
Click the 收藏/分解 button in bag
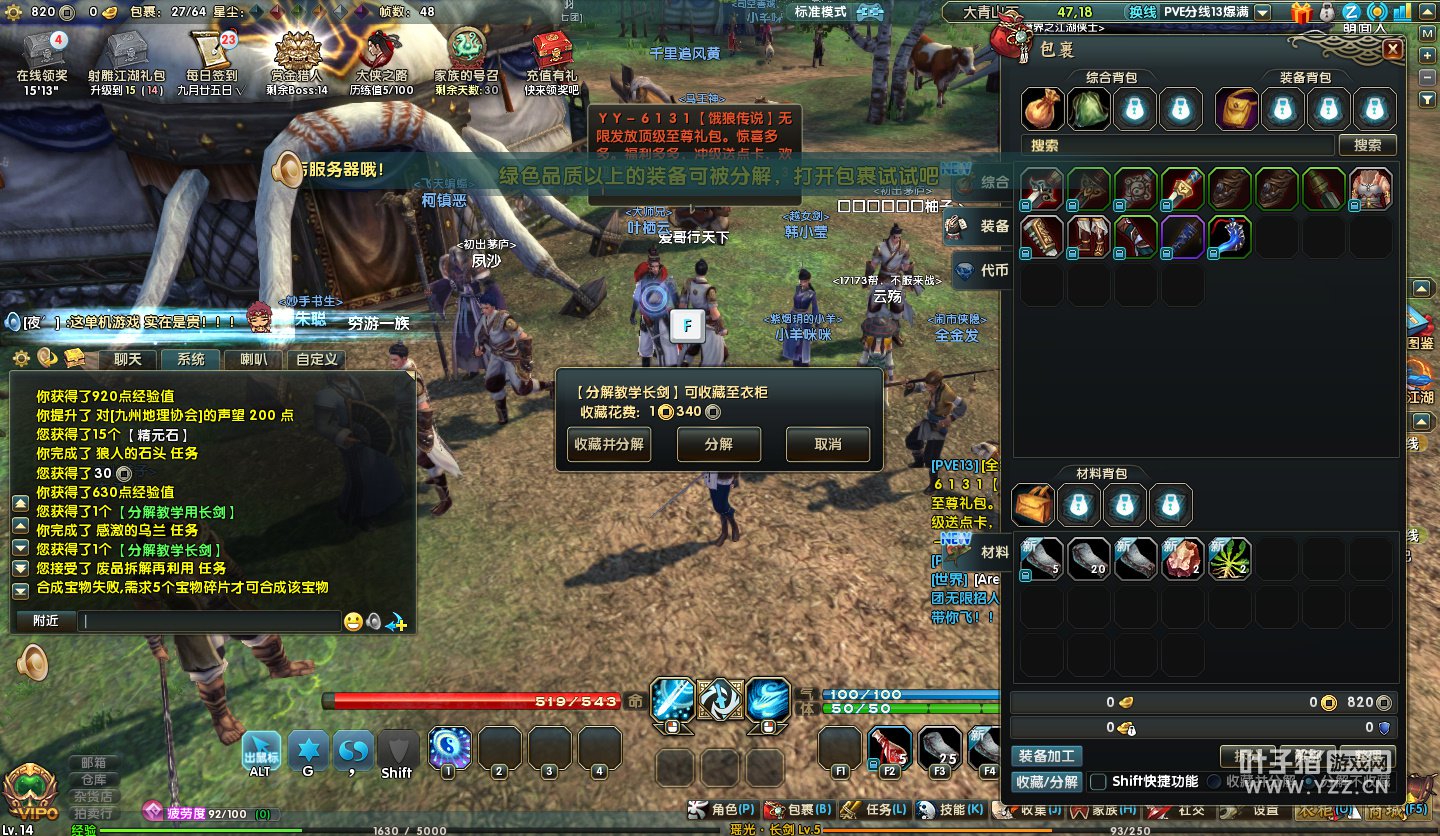(x=1045, y=781)
